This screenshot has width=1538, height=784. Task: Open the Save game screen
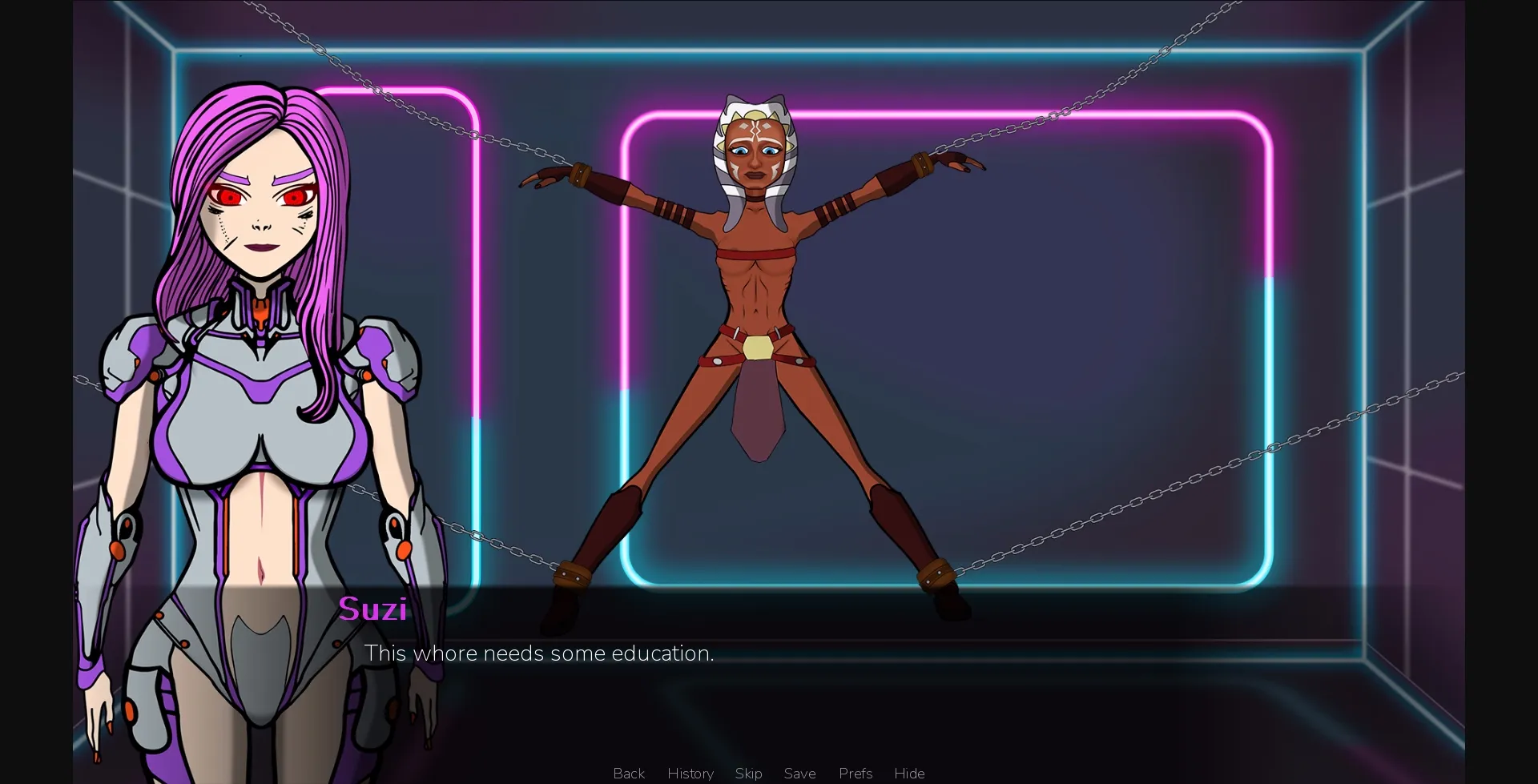(x=799, y=773)
